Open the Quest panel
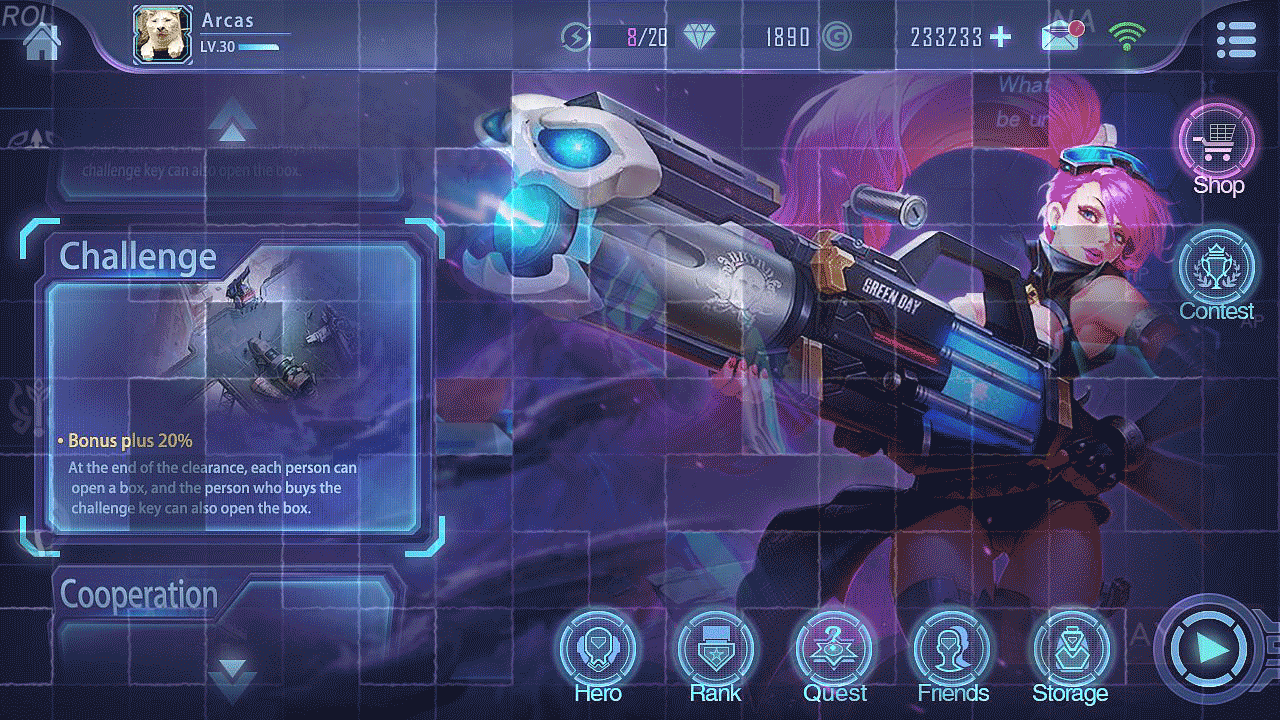 coord(834,650)
